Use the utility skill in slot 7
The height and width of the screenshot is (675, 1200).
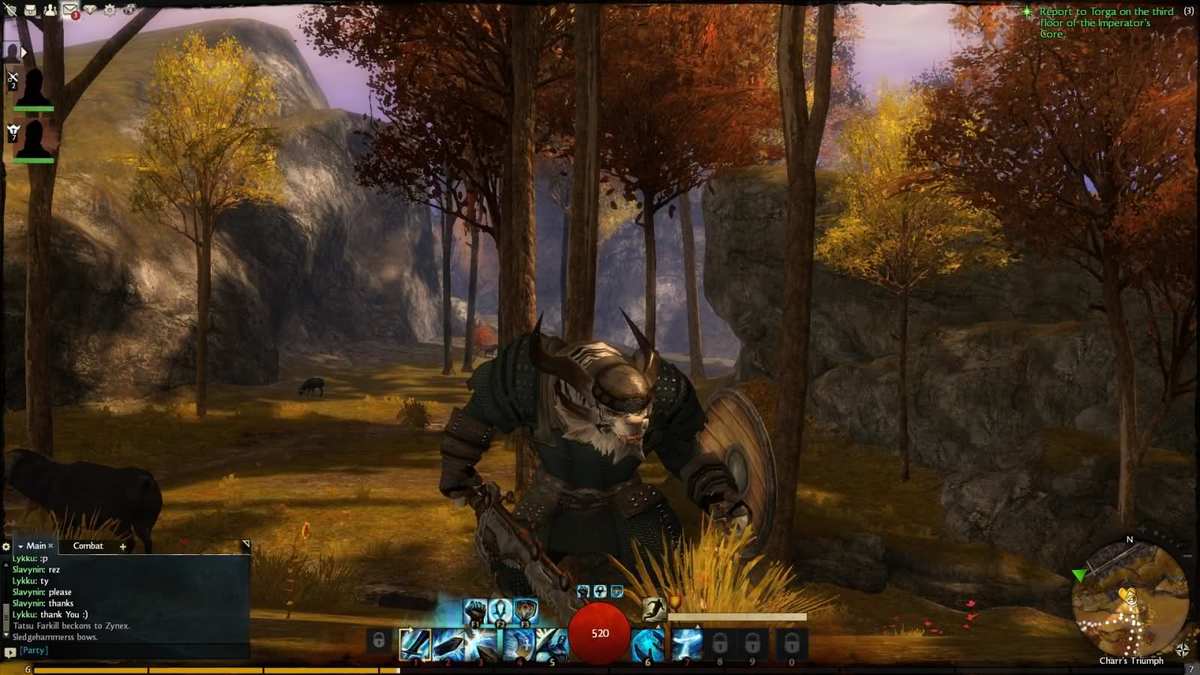(x=685, y=643)
